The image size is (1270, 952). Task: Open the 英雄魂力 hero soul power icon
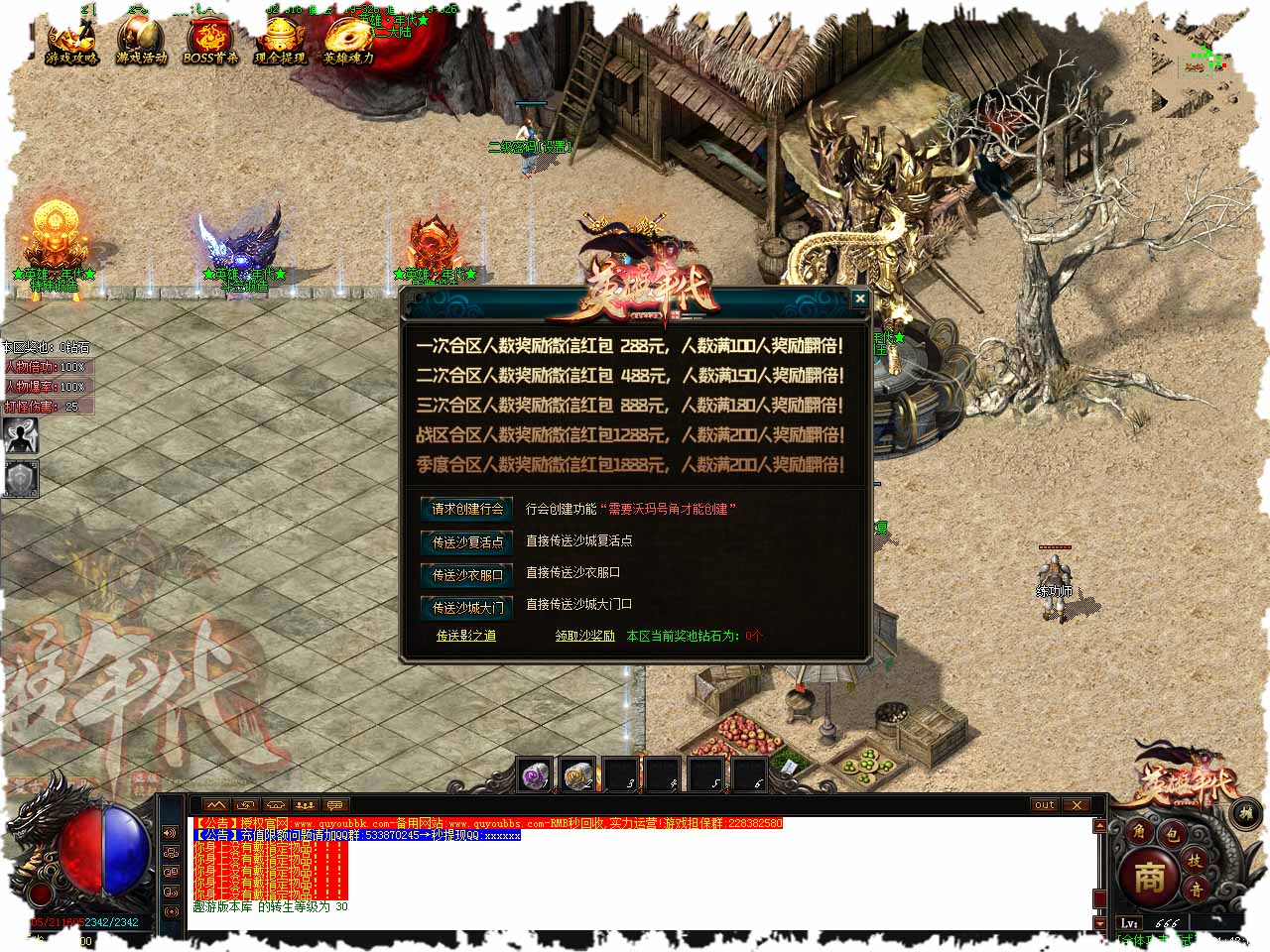tap(348, 42)
